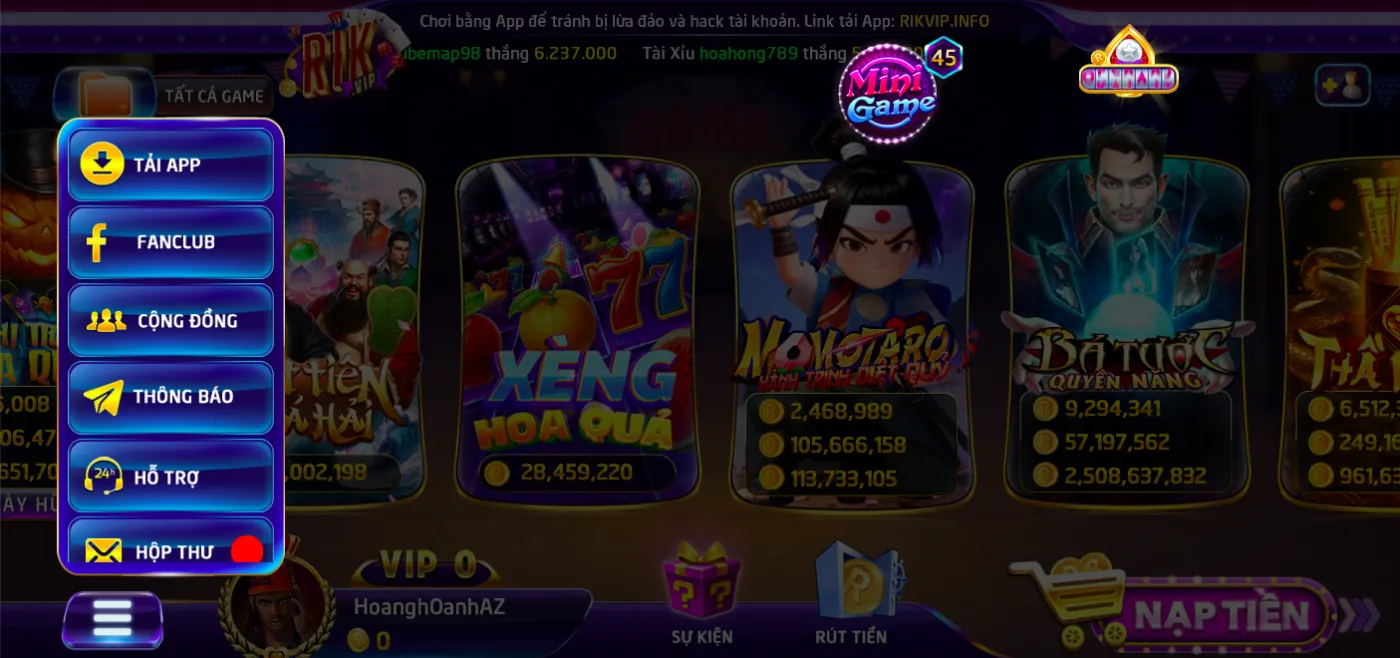Toggle the hamburger menu button
Image resolution: width=1400 pixels, height=658 pixels.
[112, 619]
